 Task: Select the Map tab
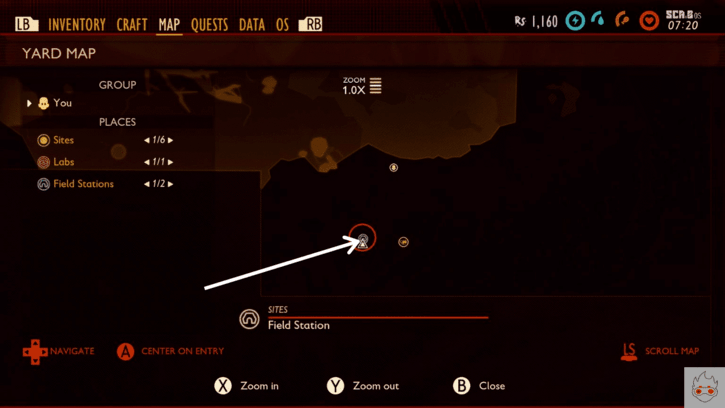coord(169,25)
